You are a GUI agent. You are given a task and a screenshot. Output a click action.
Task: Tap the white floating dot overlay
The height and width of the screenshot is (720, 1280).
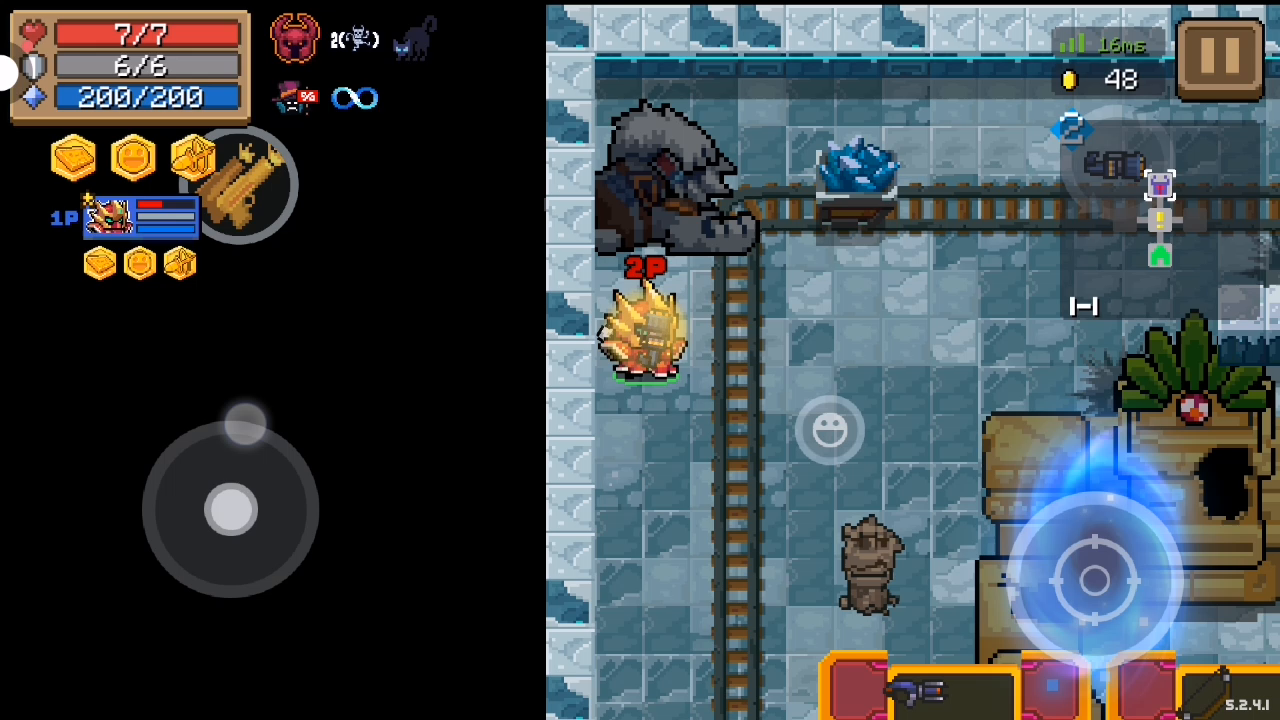pos(7,72)
